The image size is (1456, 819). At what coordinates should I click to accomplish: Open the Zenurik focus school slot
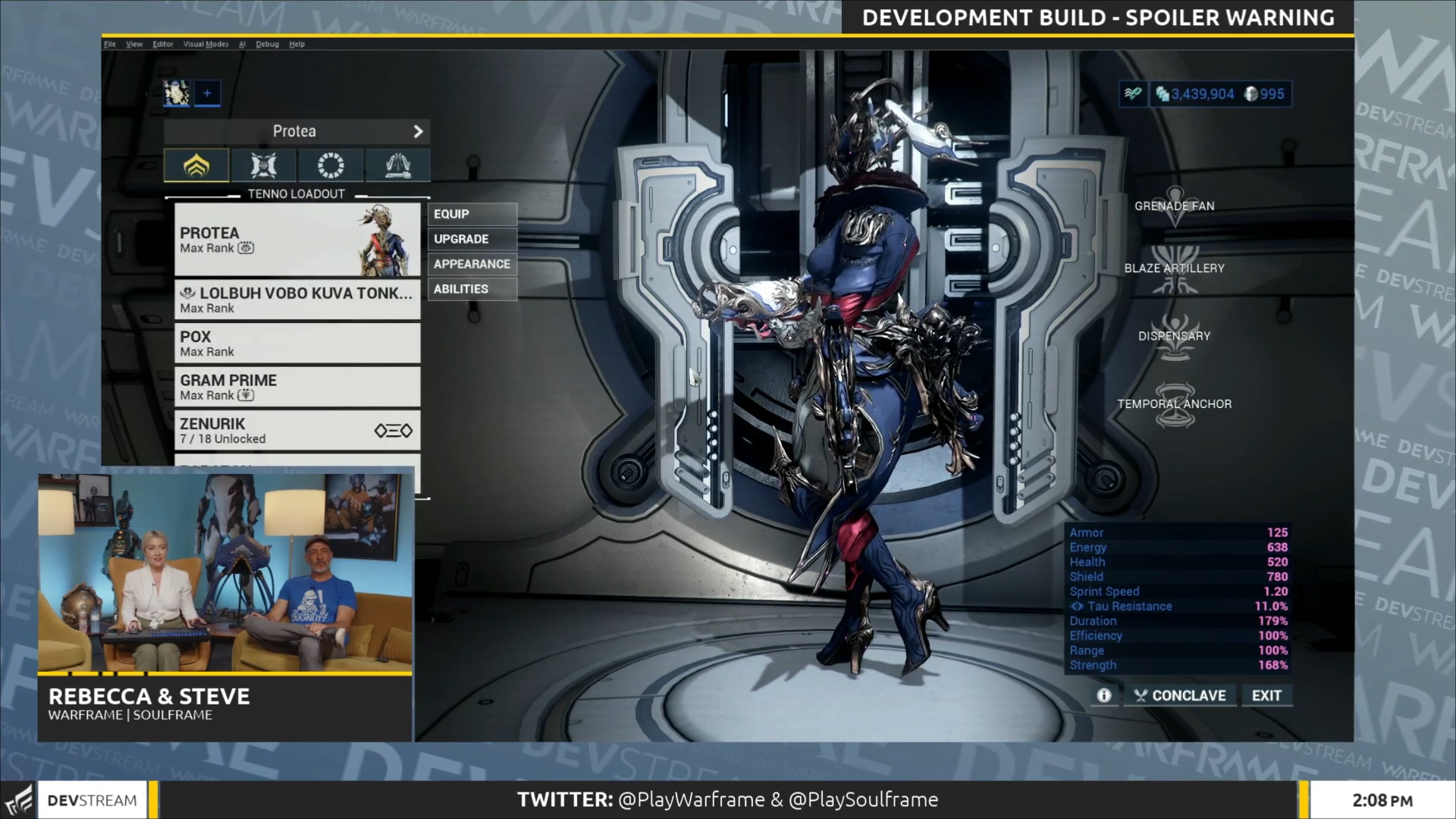(297, 431)
